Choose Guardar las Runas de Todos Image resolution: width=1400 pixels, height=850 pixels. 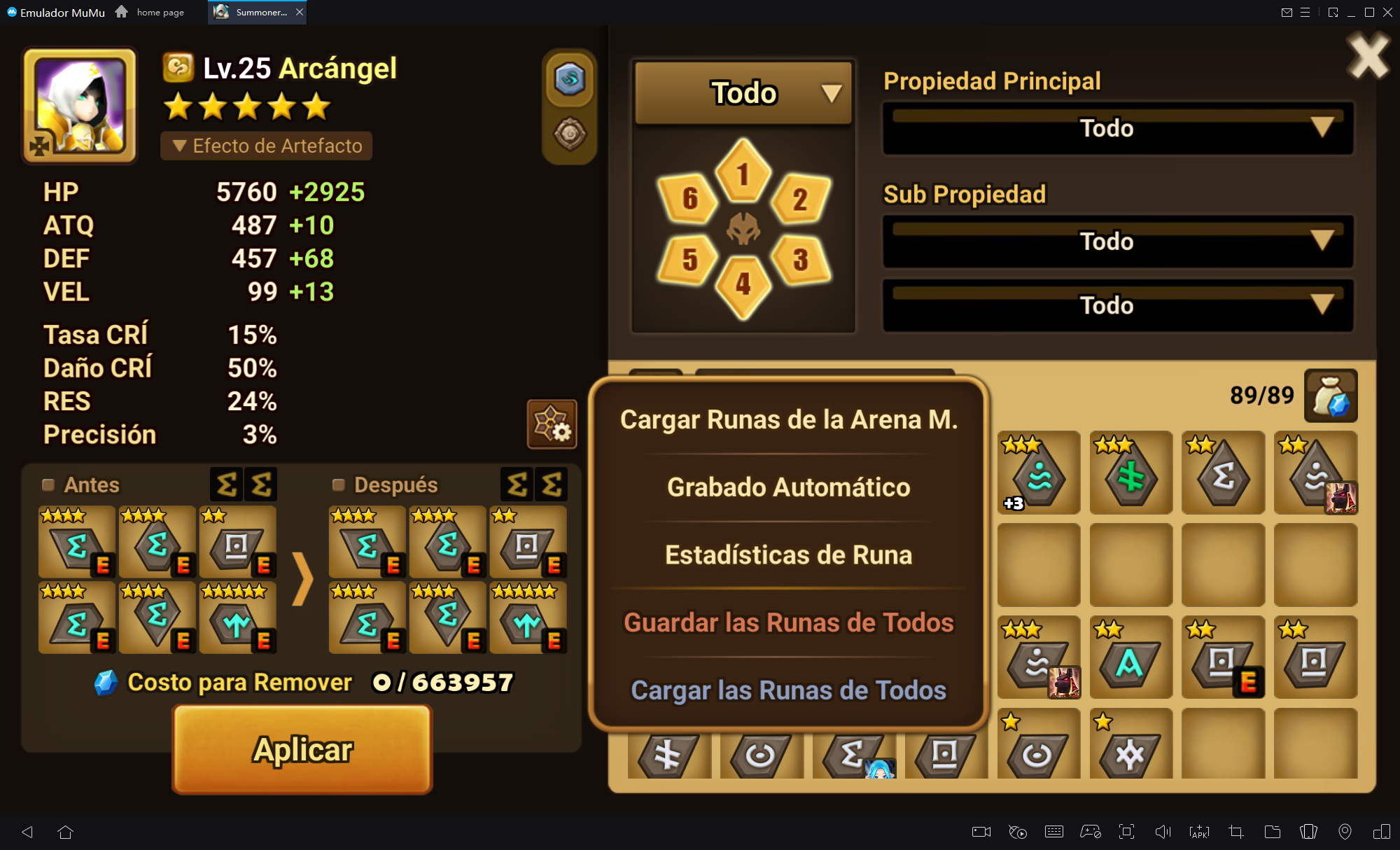point(788,622)
